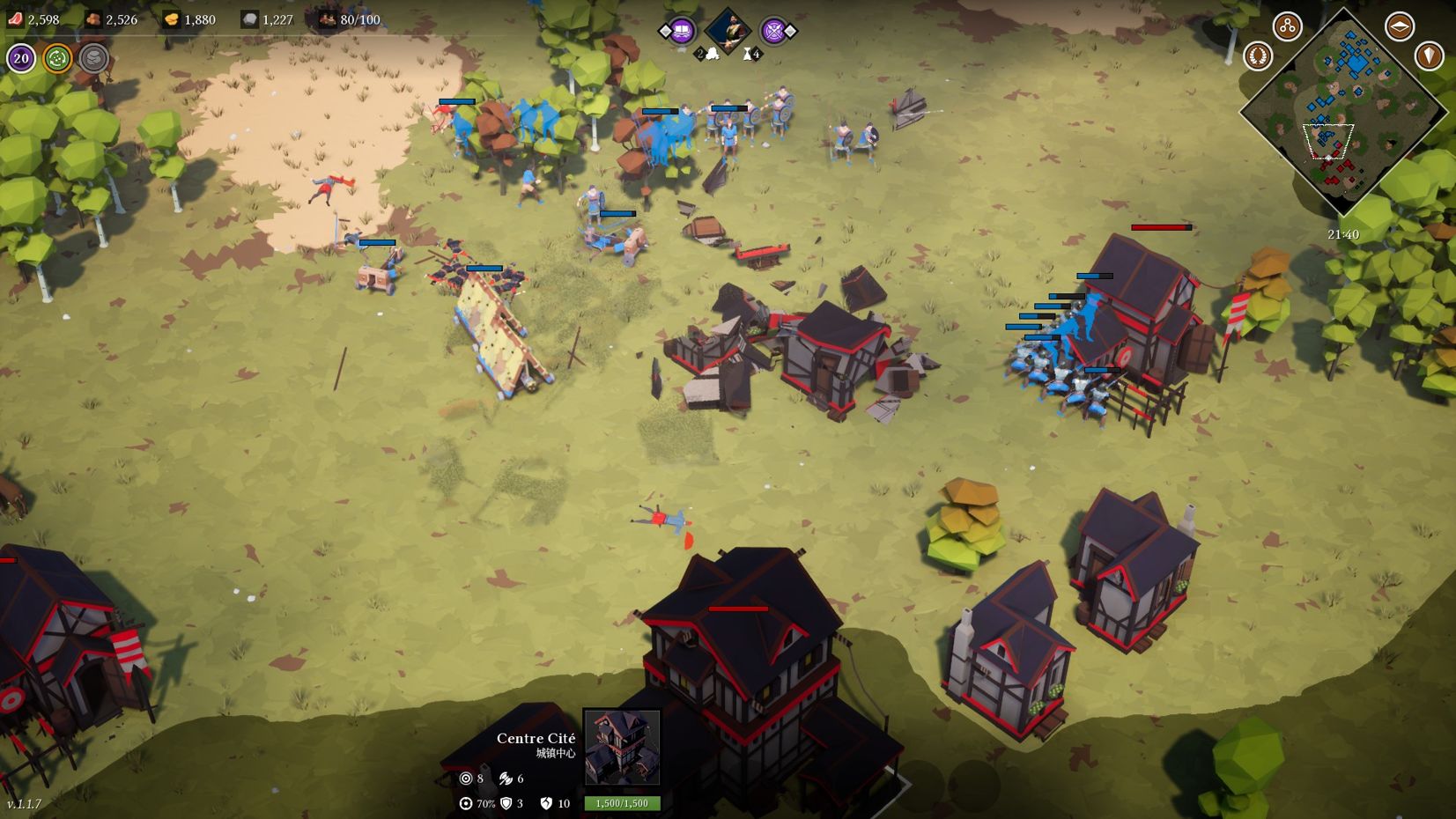Click the grey stone pile icon
This screenshot has width=1456, height=819.
[x=93, y=59]
